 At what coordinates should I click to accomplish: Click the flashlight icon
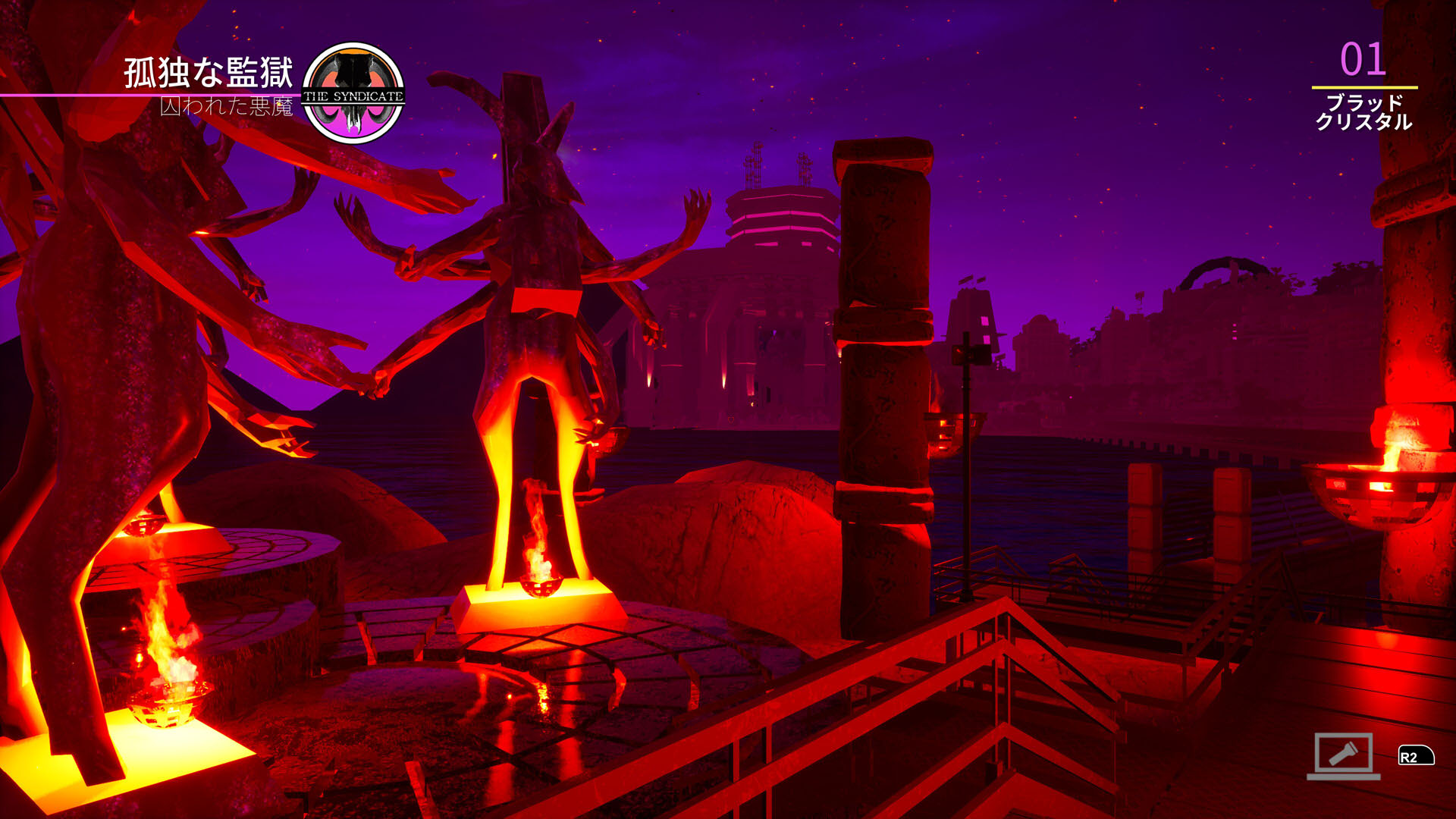(1343, 755)
